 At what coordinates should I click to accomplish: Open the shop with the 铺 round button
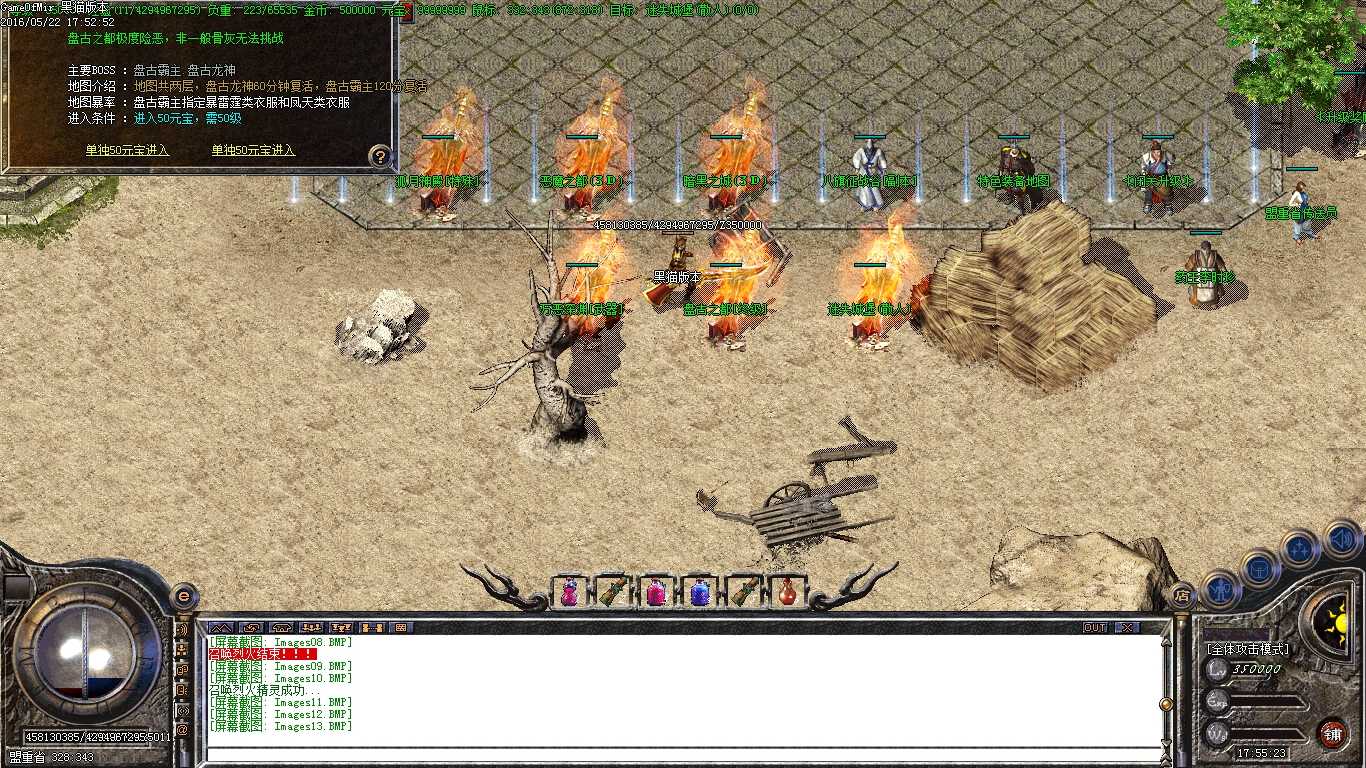(x=1332, y=733)
